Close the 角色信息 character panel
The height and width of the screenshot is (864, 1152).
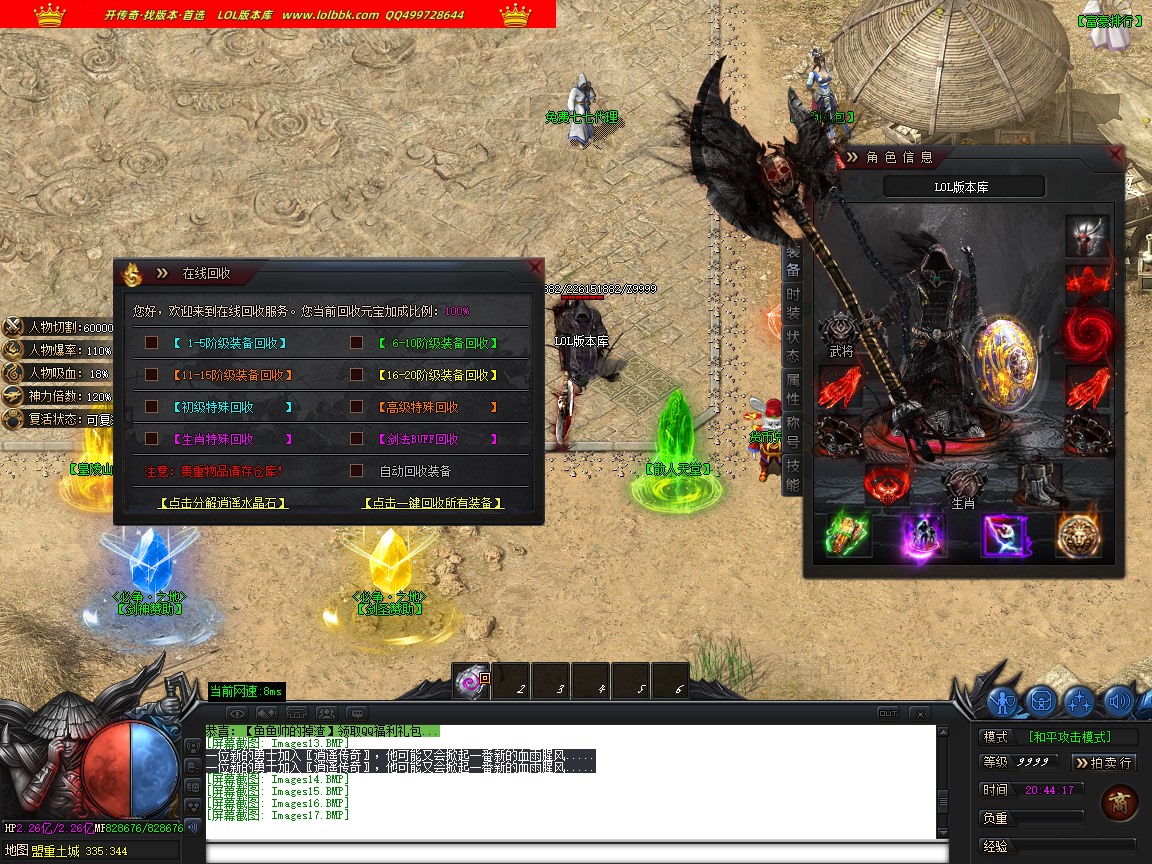[x=1116, y=155]
